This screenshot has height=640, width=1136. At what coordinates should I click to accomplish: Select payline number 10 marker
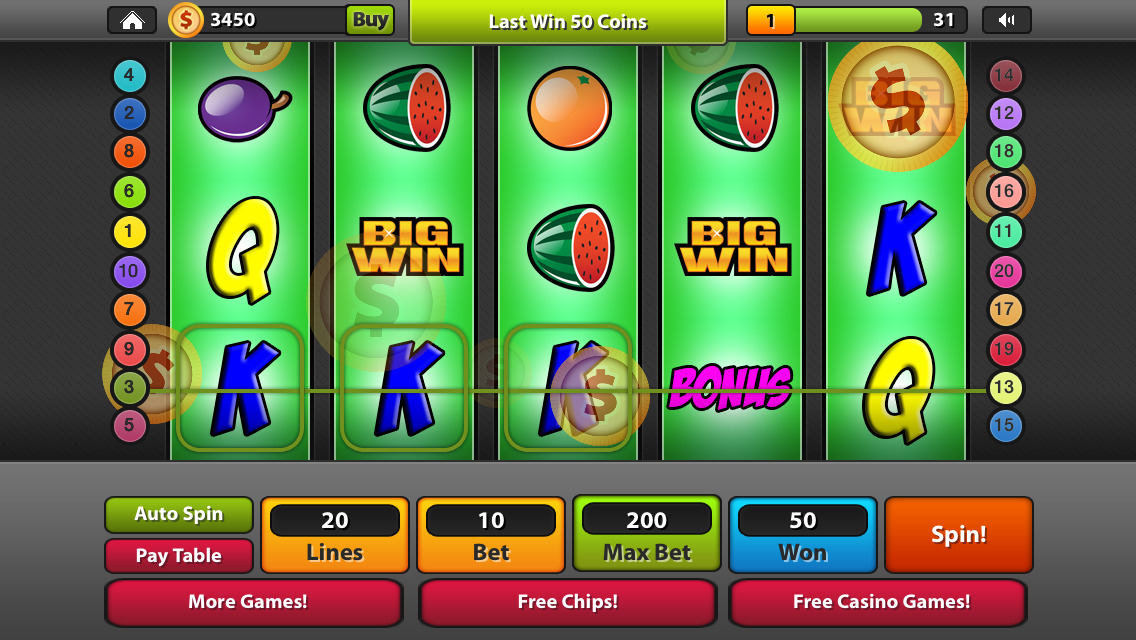point(129,271)
